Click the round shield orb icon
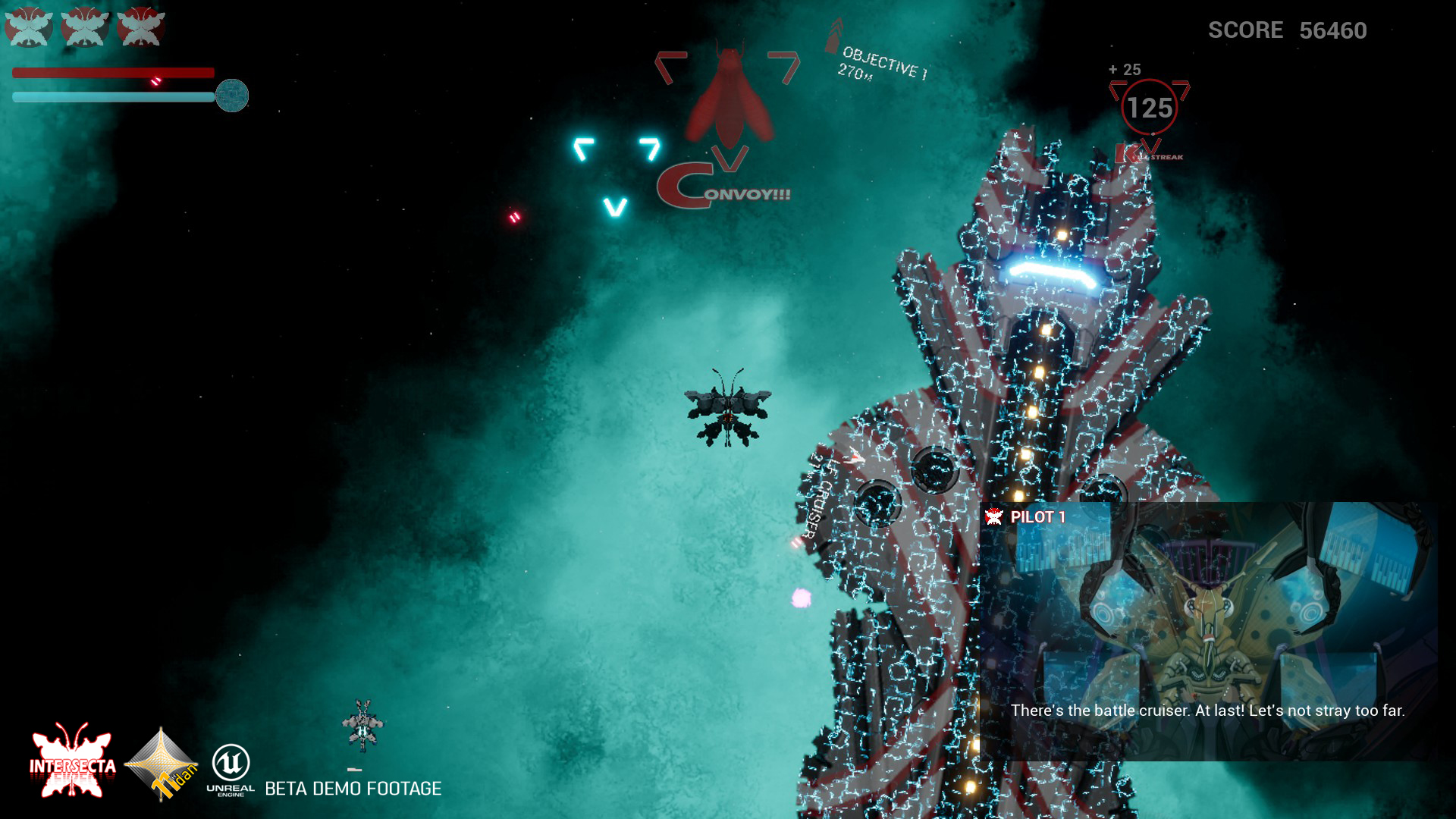Image resolution: width=1456 pixels, height=819 pixels. pyautogui.click(x=232, y=96)
